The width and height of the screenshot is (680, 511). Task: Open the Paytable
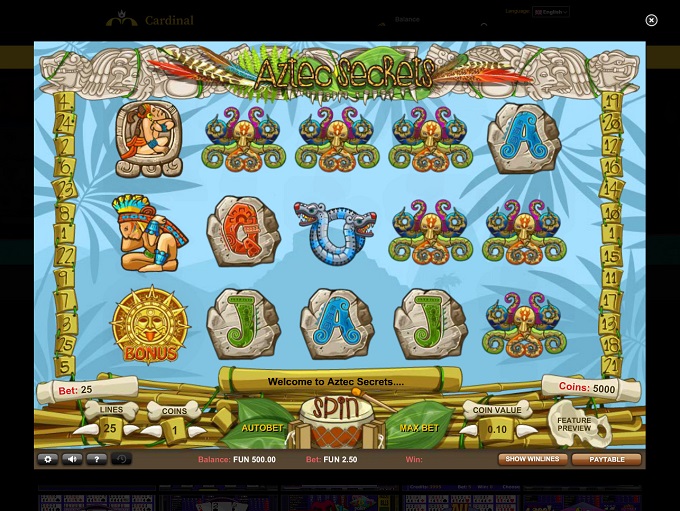606,459
